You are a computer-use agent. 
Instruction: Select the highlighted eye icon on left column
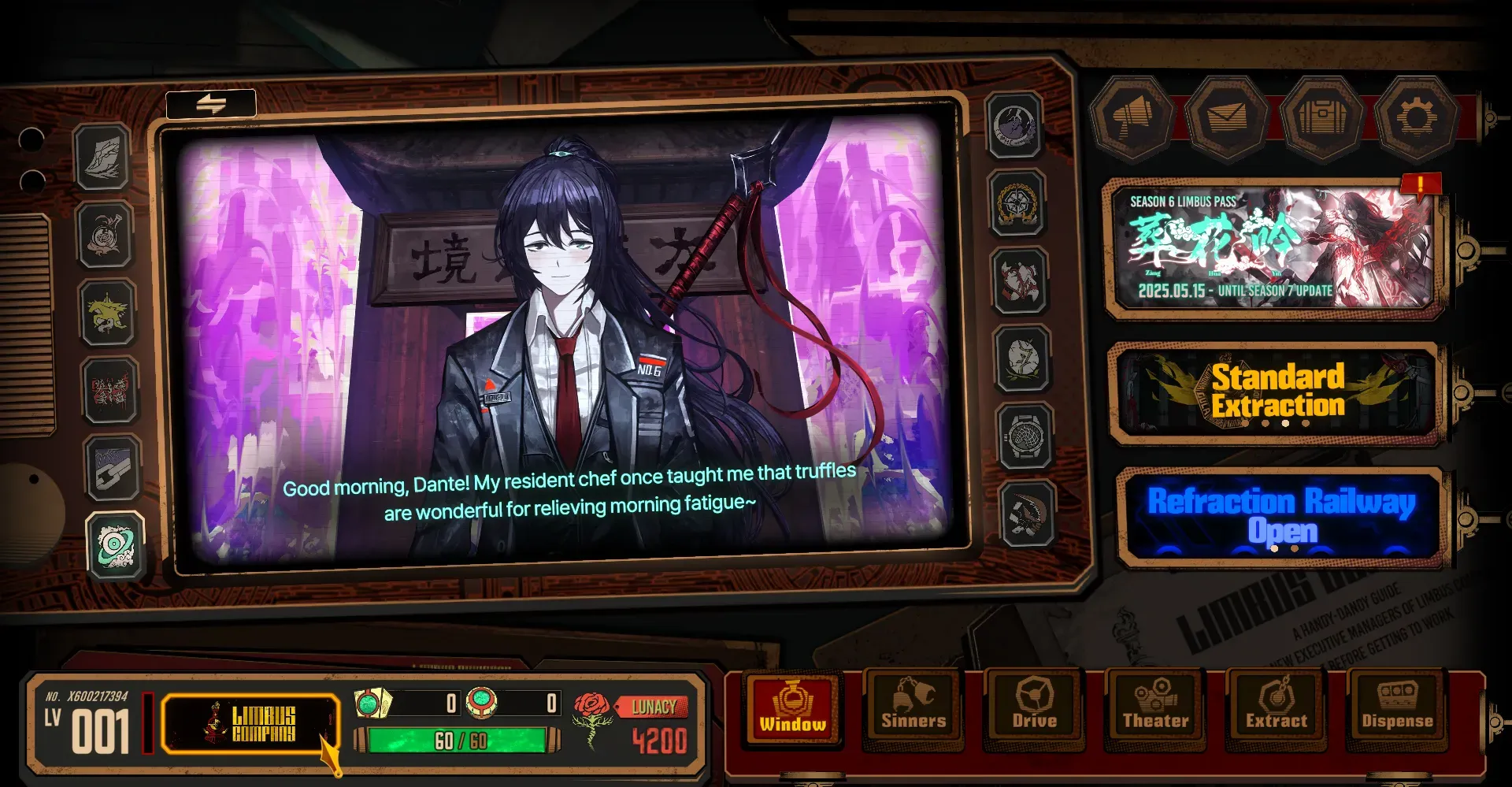[116, 546]
